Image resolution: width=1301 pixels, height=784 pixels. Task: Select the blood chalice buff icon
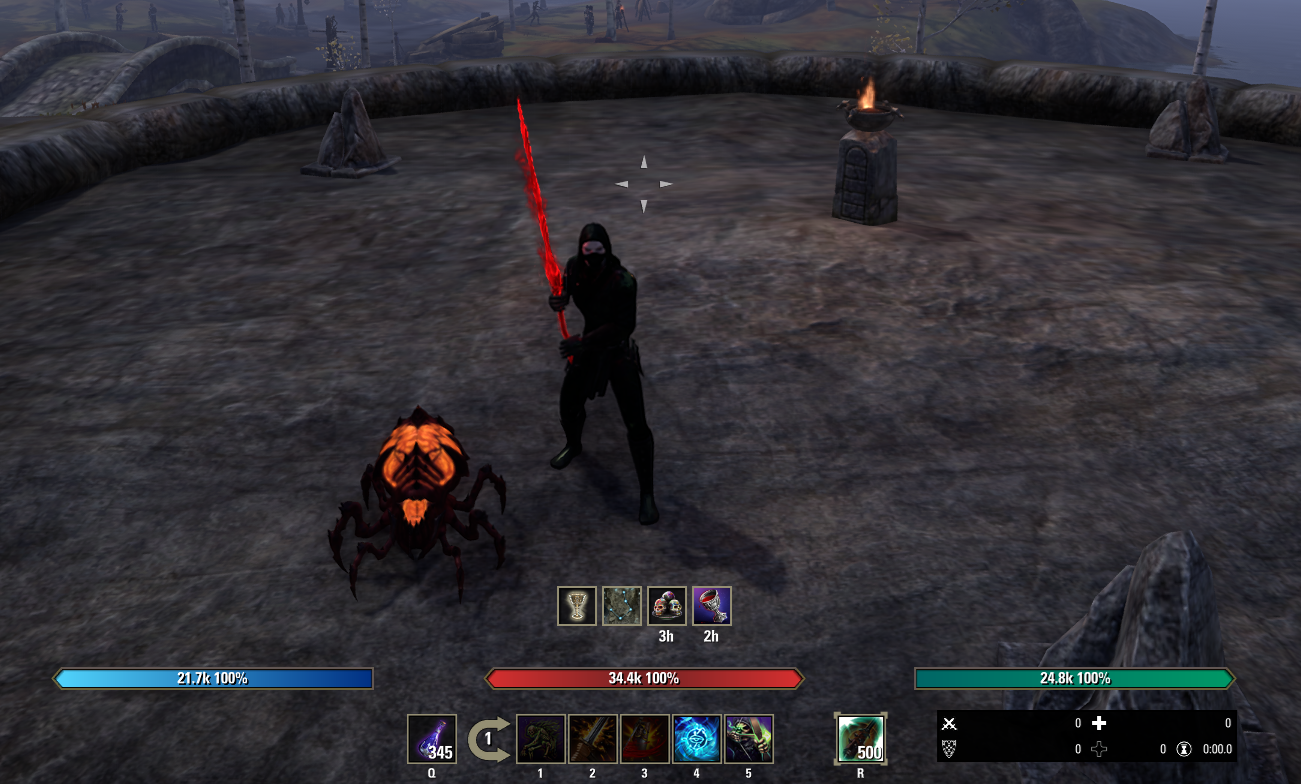click(712, 606)
